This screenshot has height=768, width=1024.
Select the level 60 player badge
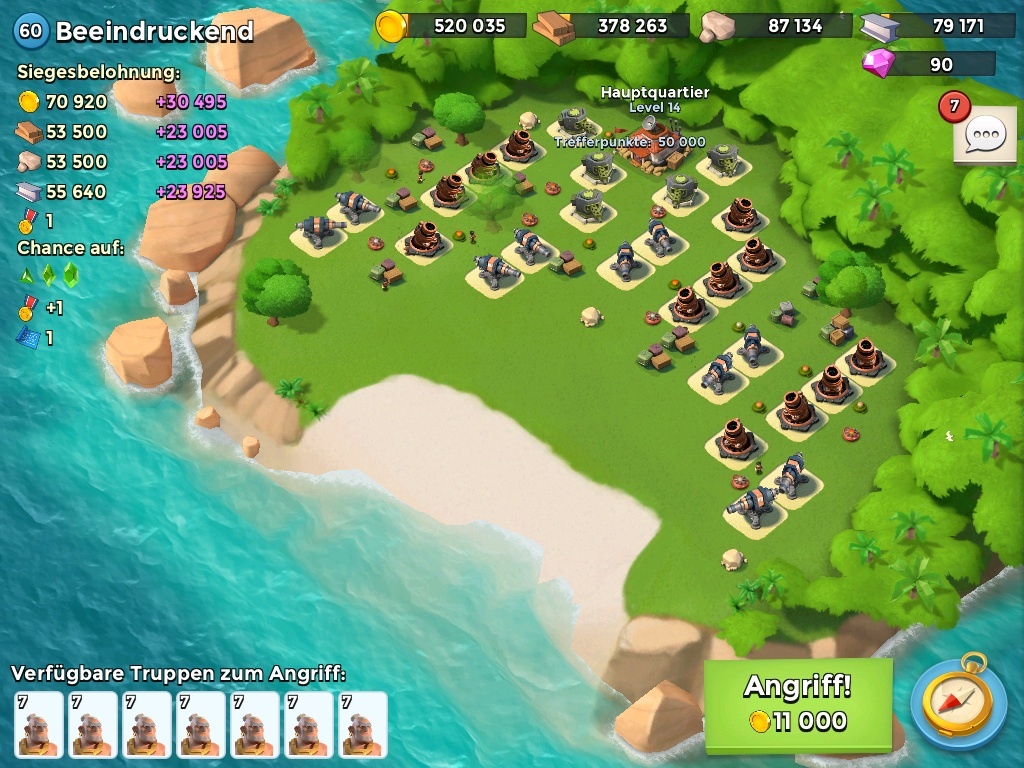point(31,31)
